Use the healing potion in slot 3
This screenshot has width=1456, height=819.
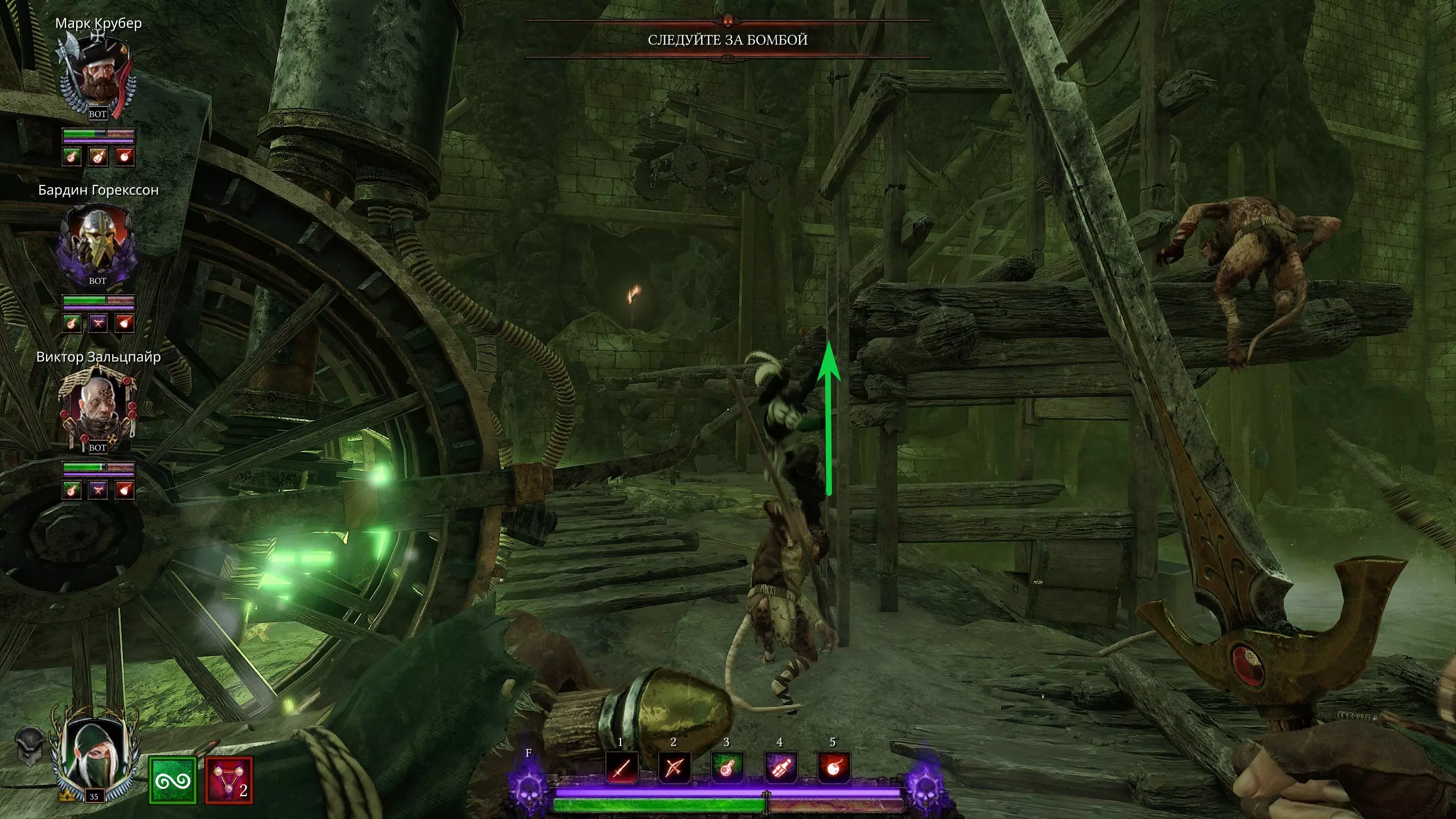(727, 768)
